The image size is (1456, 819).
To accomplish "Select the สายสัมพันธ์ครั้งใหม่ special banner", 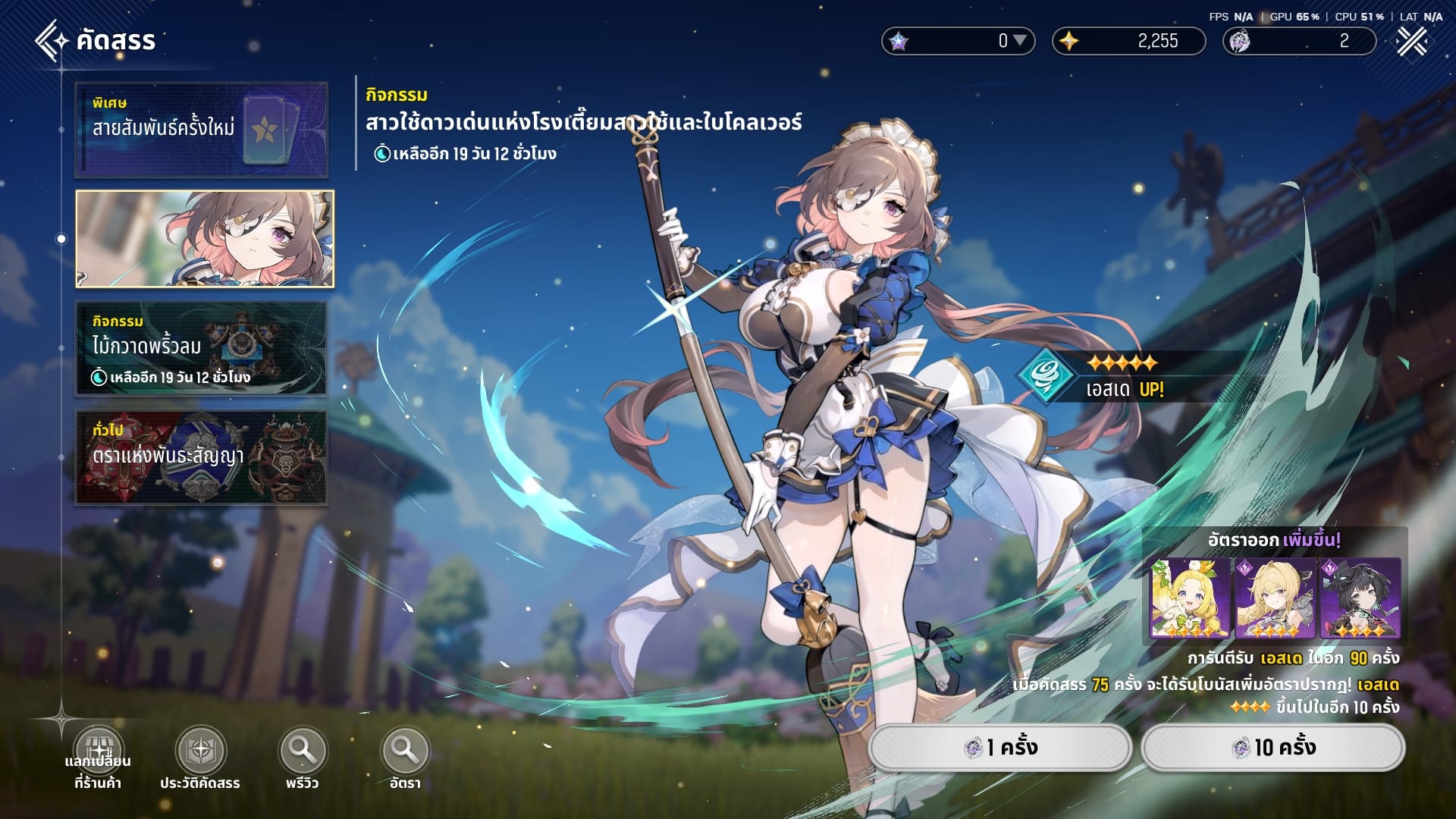I will point(202,130).
